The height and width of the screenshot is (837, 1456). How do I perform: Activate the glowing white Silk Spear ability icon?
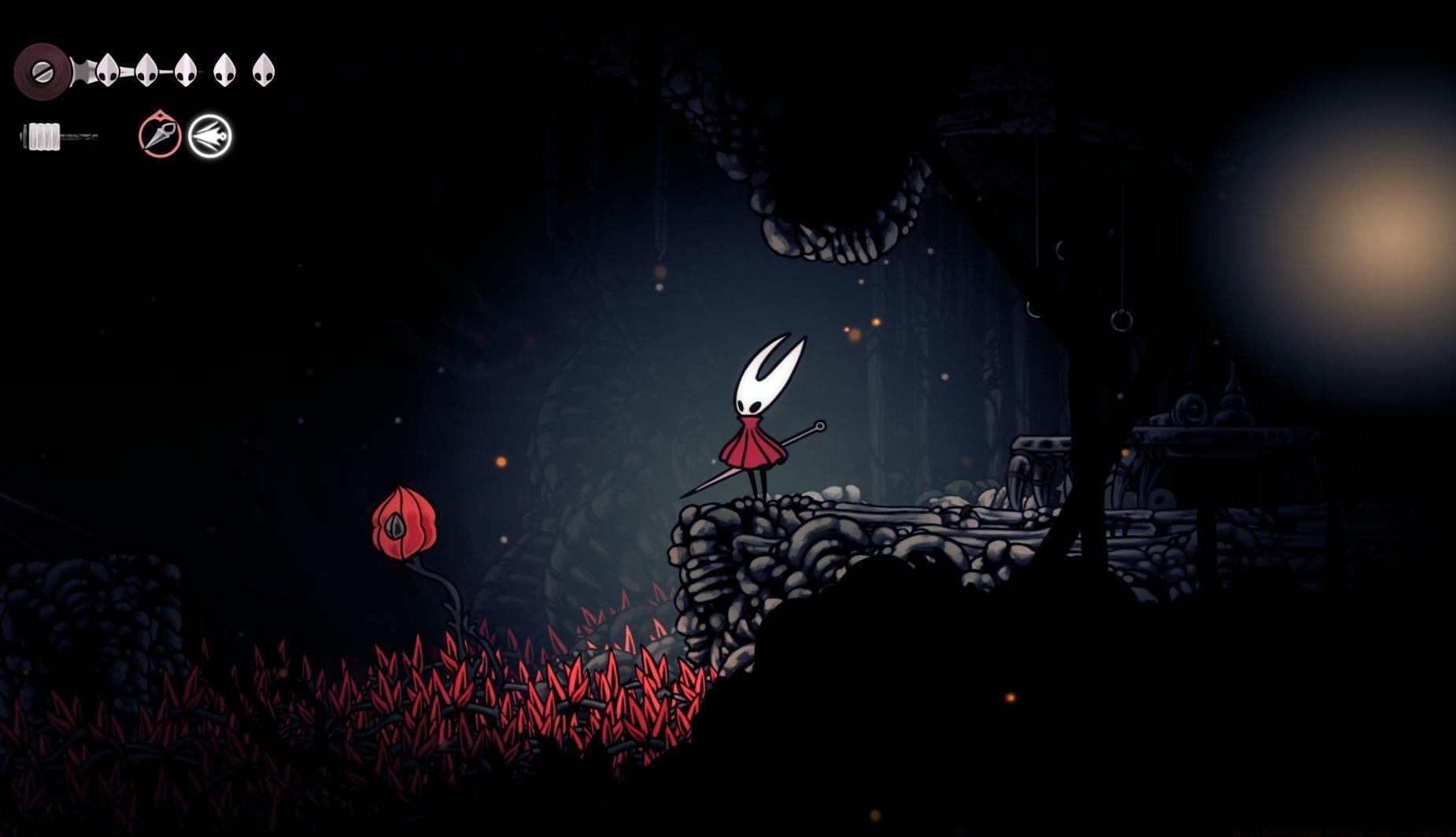(x=209, y=134)
